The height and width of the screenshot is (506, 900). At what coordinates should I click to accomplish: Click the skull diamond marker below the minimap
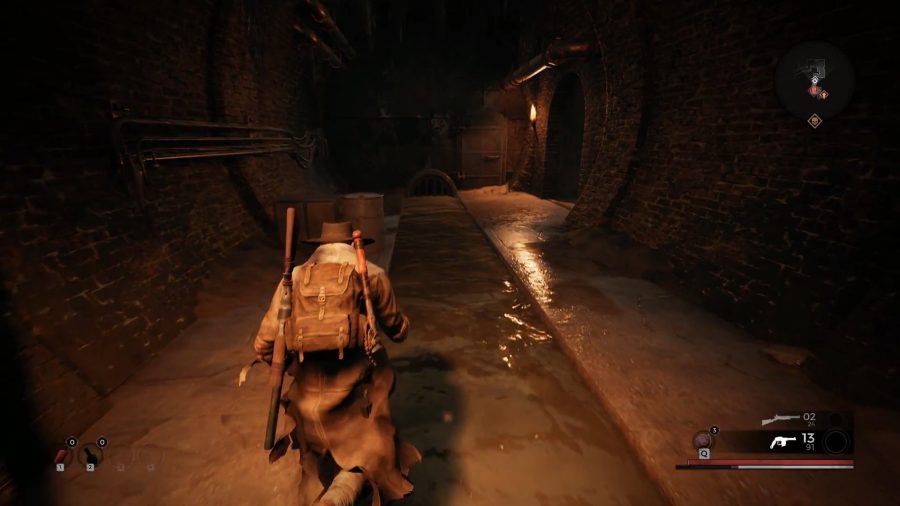(815, 121)
